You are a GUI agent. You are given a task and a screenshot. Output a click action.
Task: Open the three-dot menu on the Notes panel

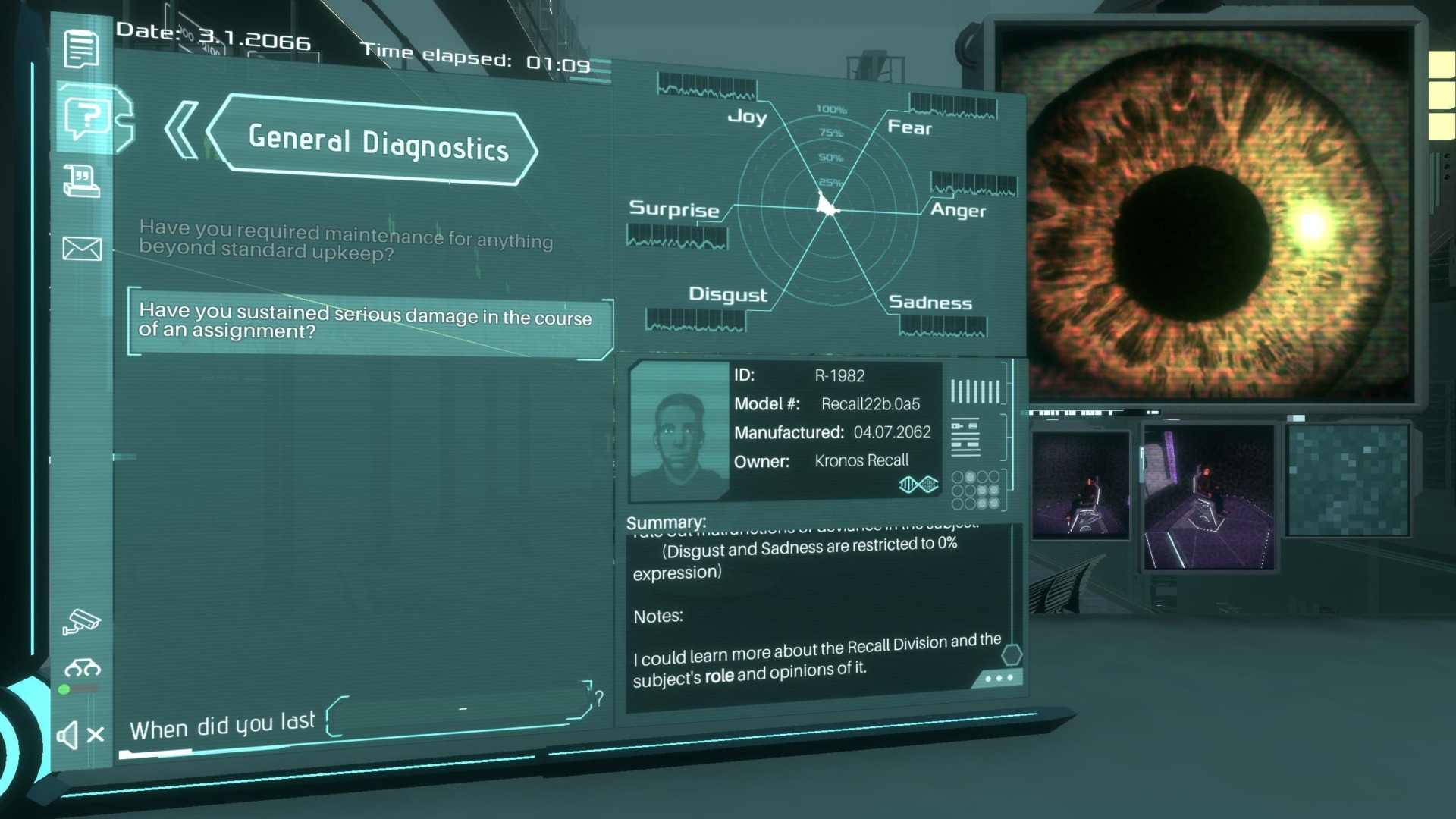(999, 677)
